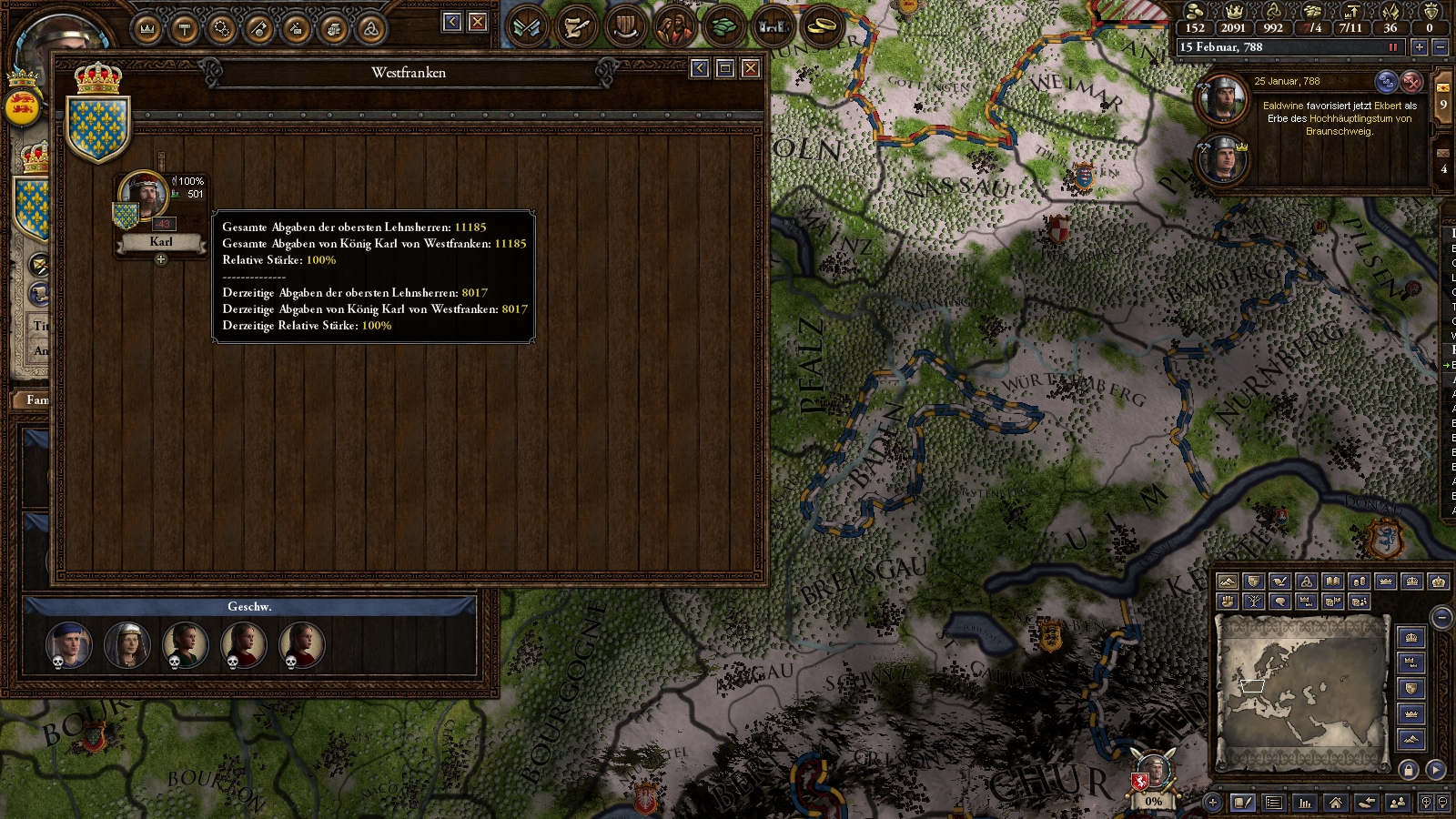Open the gold rings marriage menu

[822, 27]
